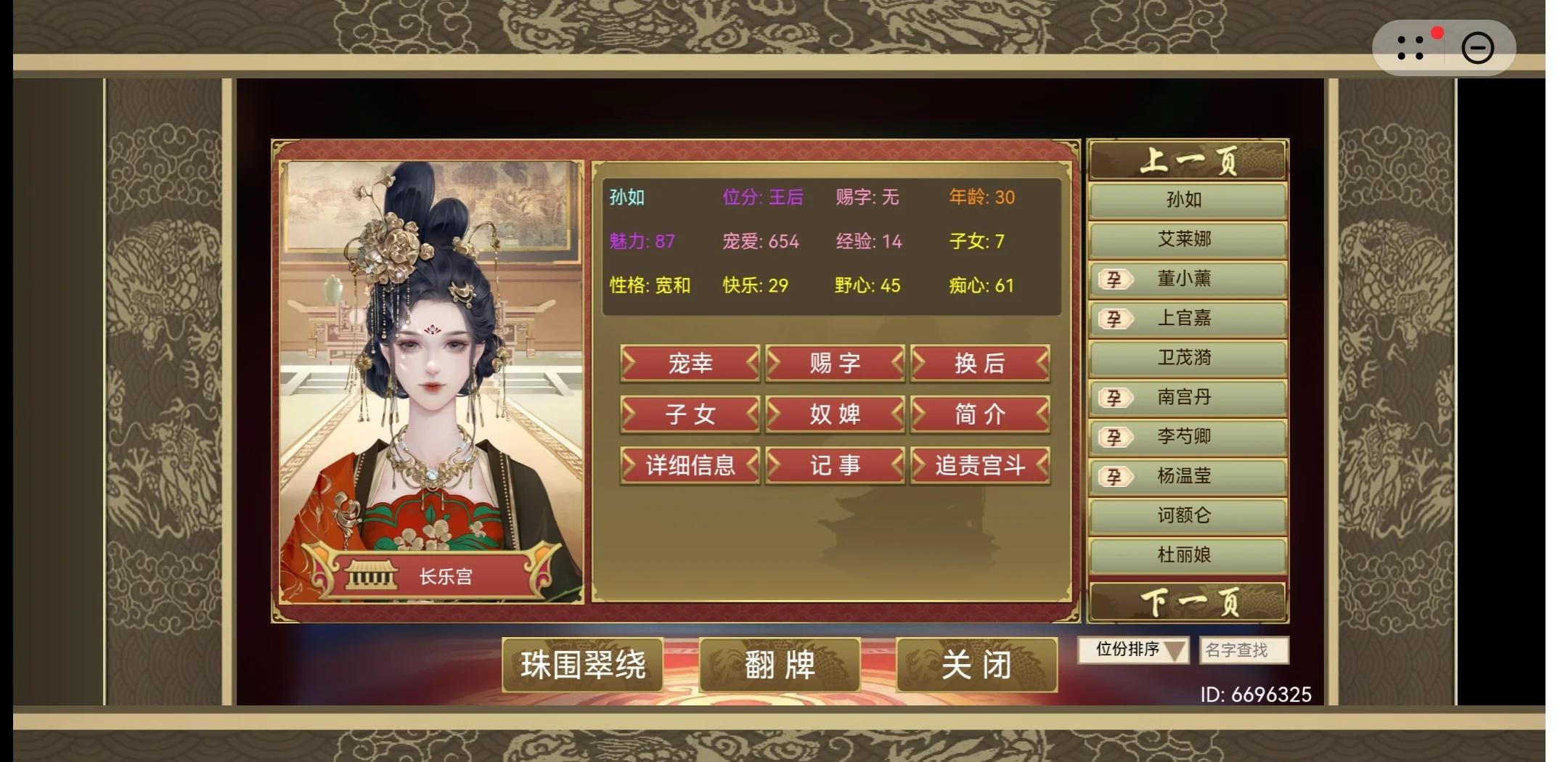Open the 奴婢 panel
The height and width of the screenshot is (762, 1568).
(x=835, y=414)
